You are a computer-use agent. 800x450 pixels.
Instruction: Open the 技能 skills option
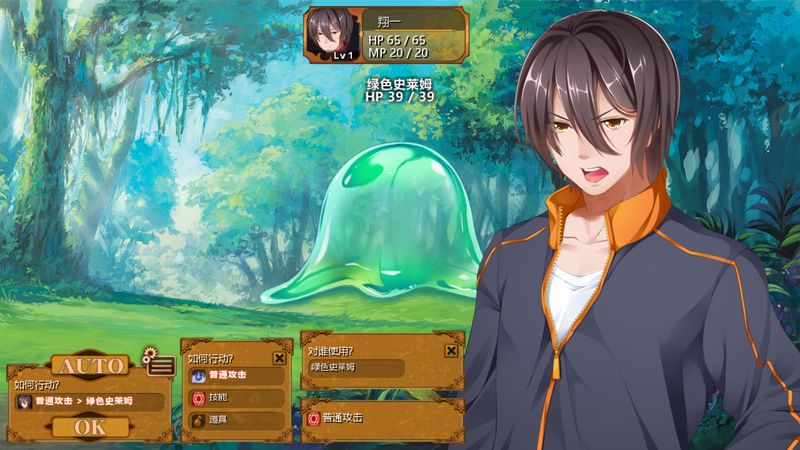pyautogui.click(x=236, y=397)
